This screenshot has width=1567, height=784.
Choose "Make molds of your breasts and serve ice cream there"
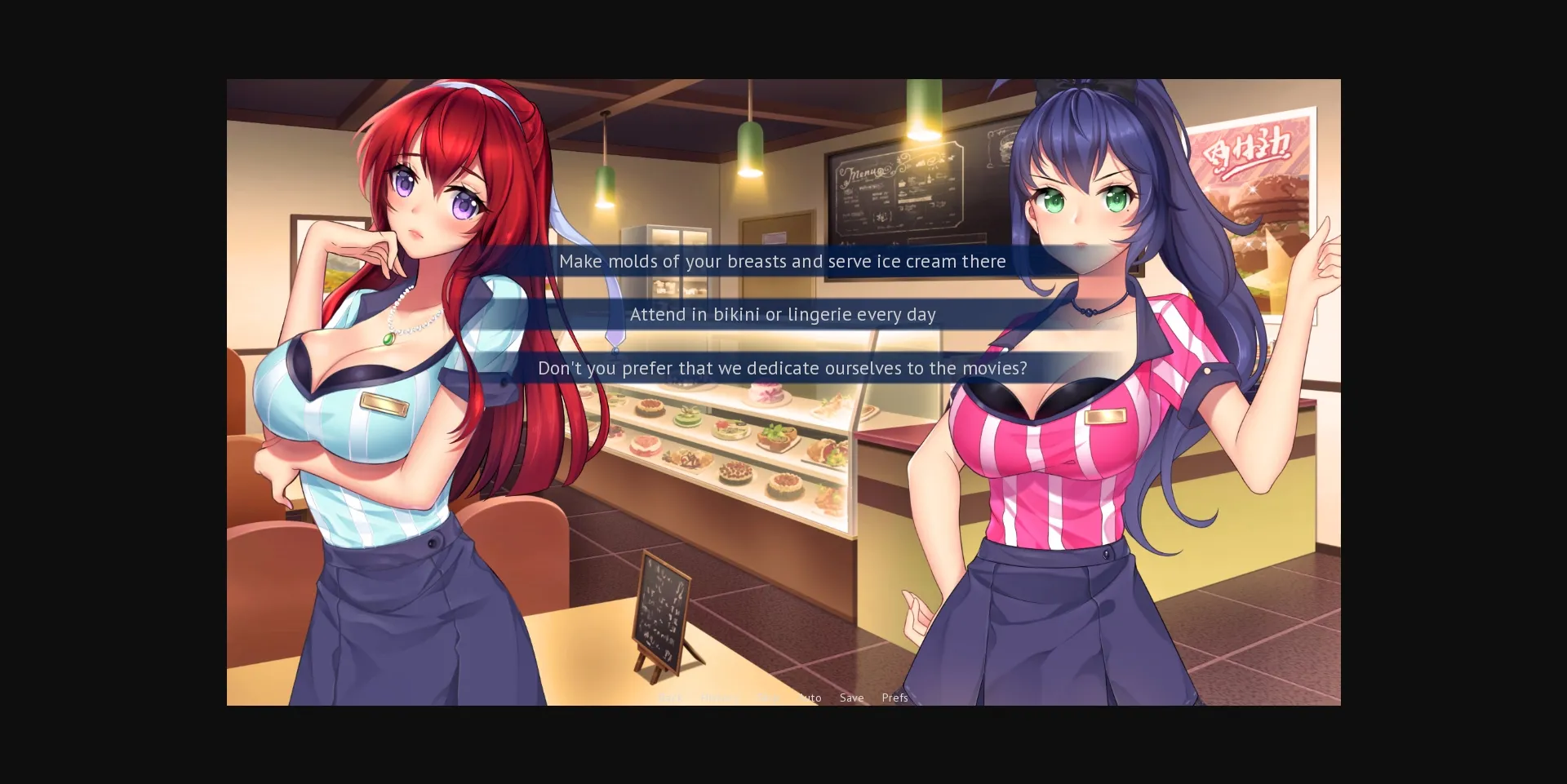pos(783,261)
